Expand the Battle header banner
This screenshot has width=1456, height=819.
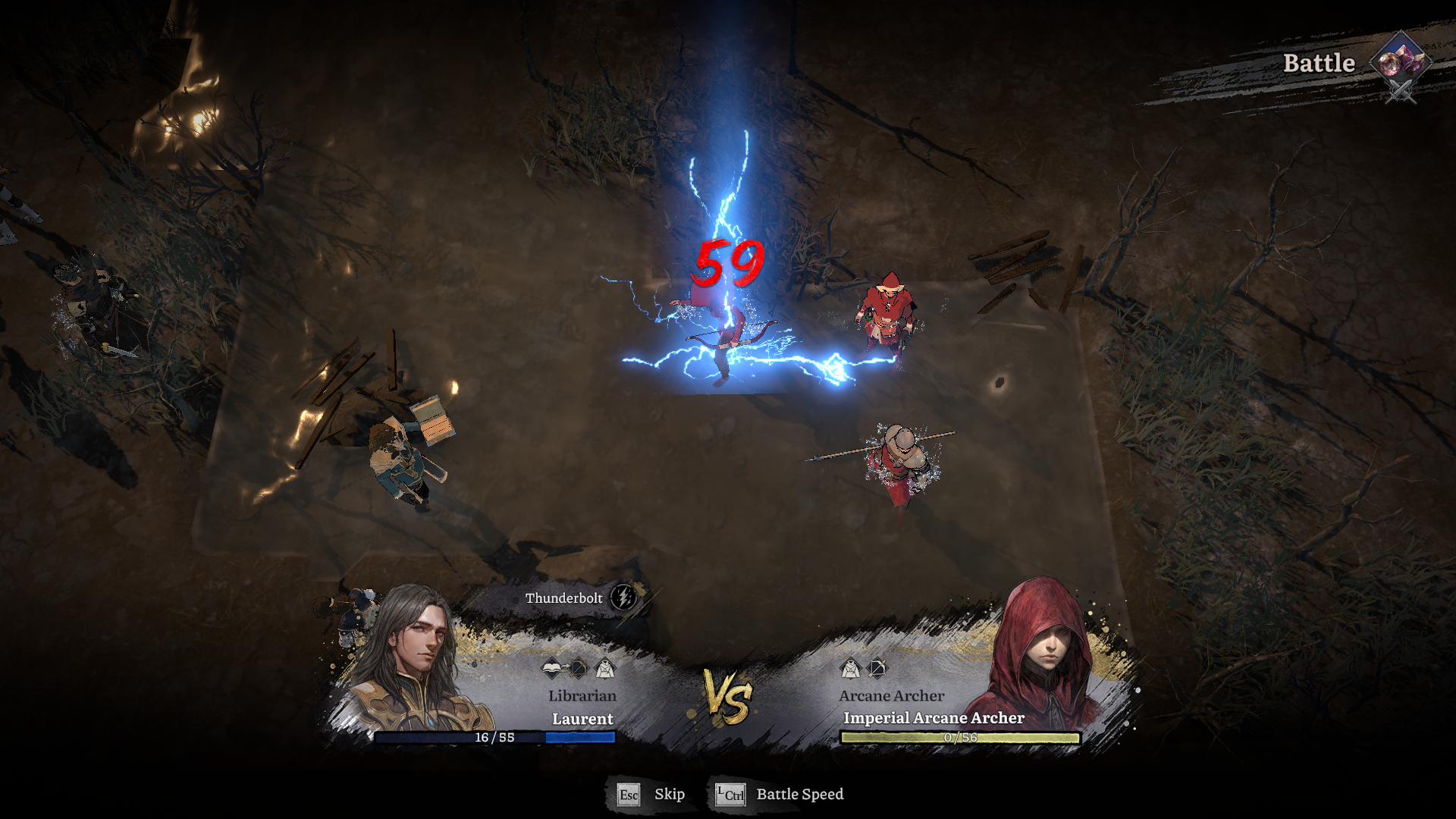click(1318, 64)
